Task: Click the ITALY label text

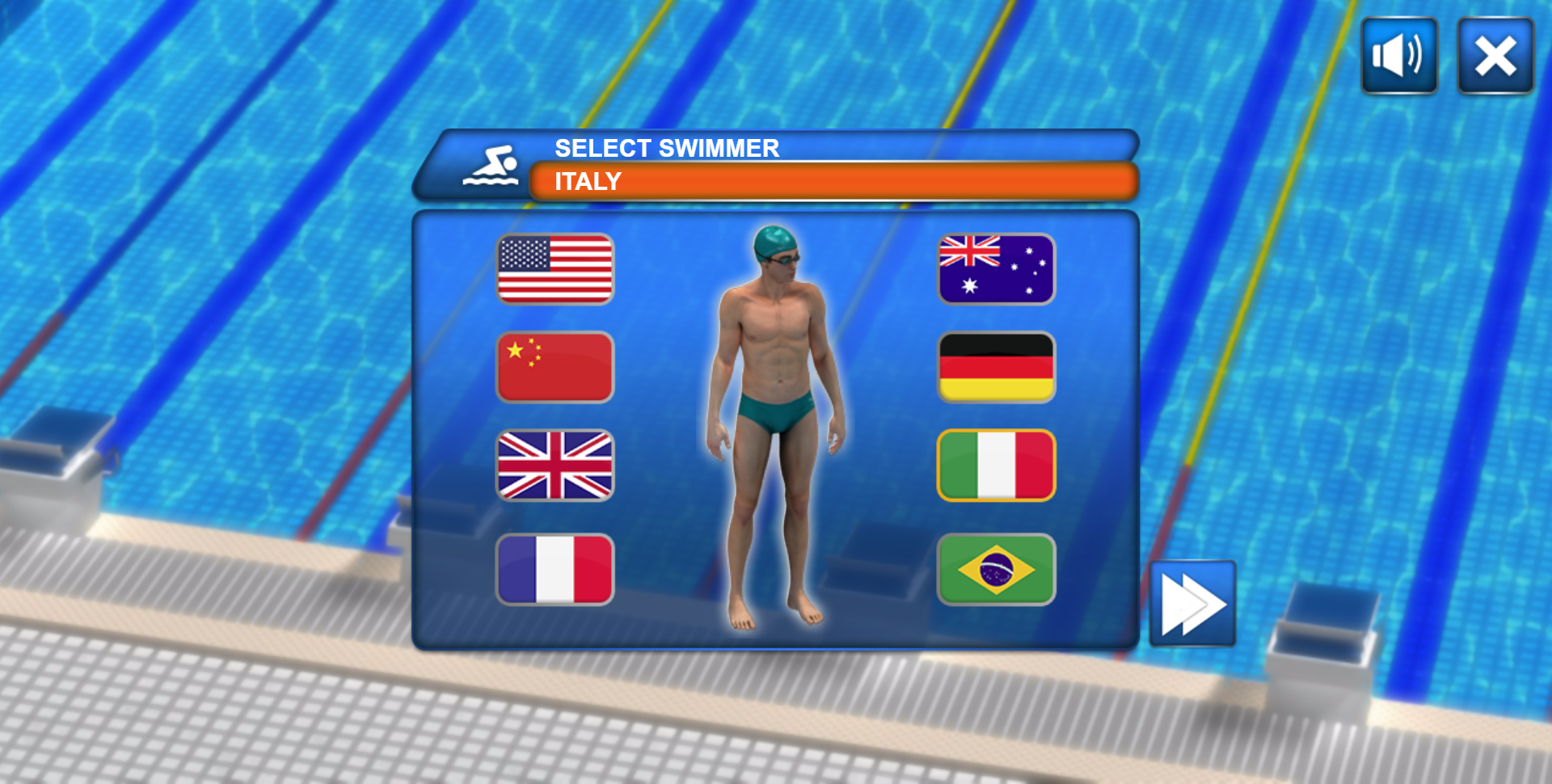Action: (588, 181)
